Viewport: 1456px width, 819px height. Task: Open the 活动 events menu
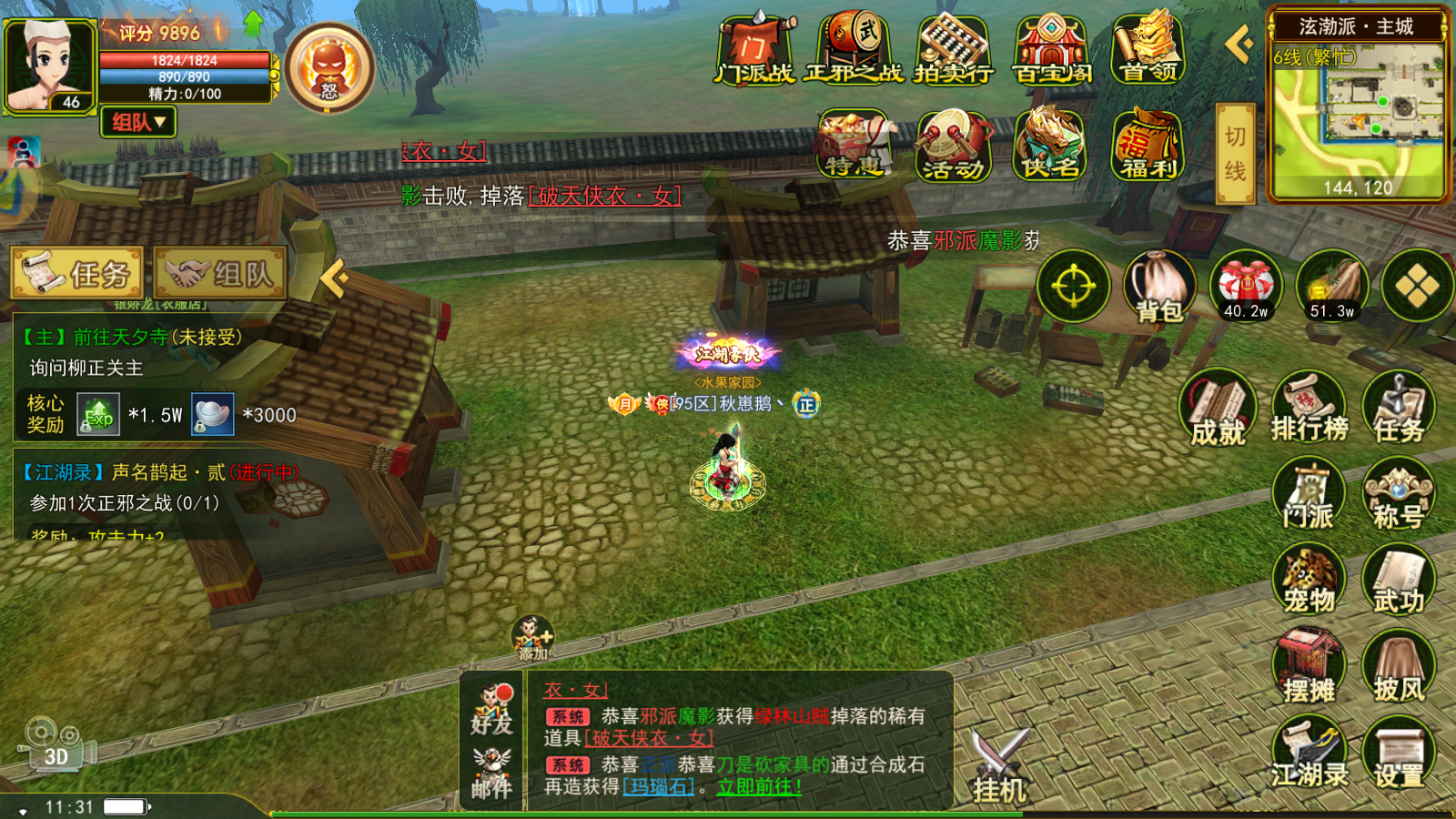(x=953, y=146)
